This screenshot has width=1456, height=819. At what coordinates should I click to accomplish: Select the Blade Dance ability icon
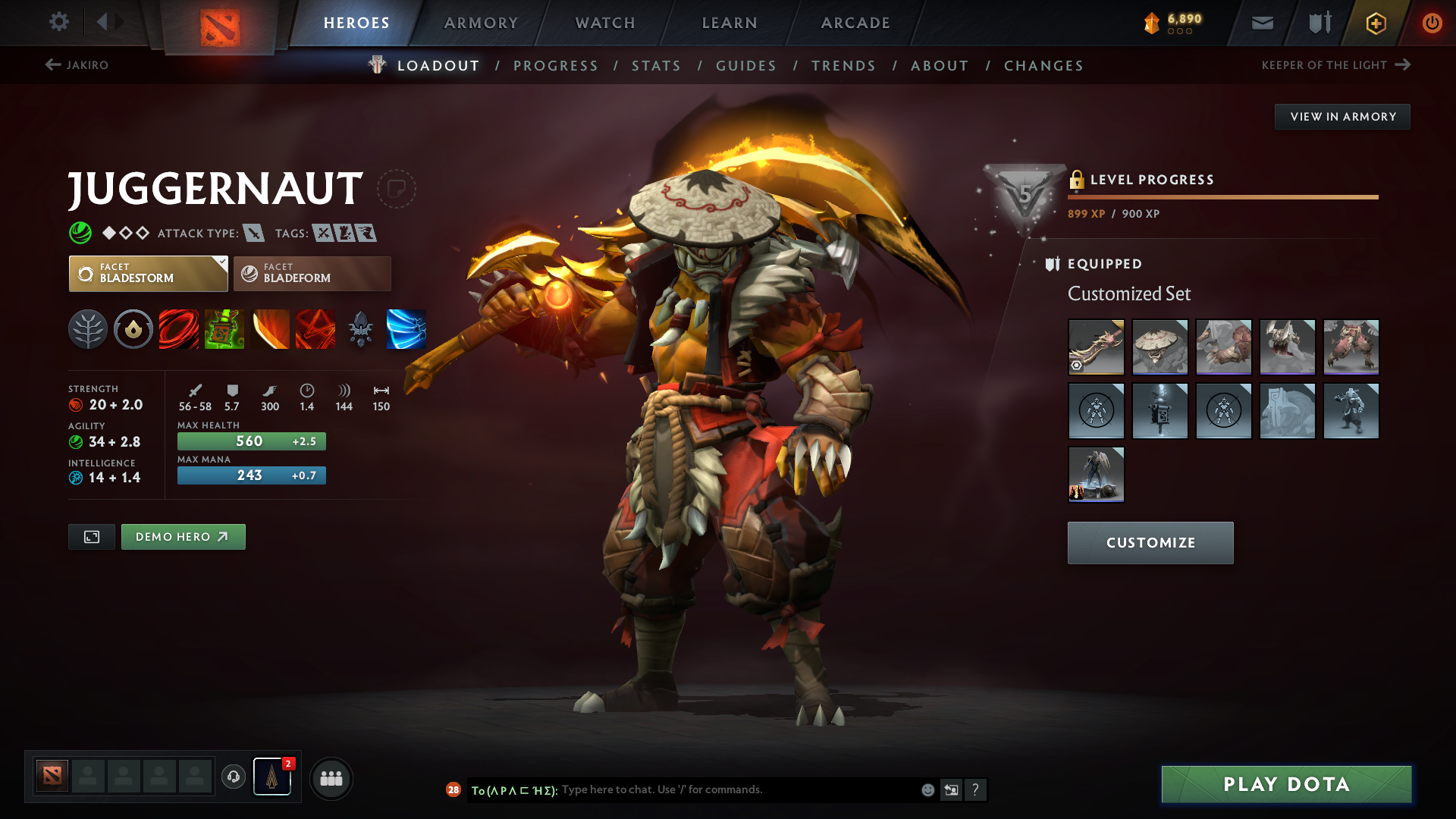pyautogui.click(x=270, y=329)
